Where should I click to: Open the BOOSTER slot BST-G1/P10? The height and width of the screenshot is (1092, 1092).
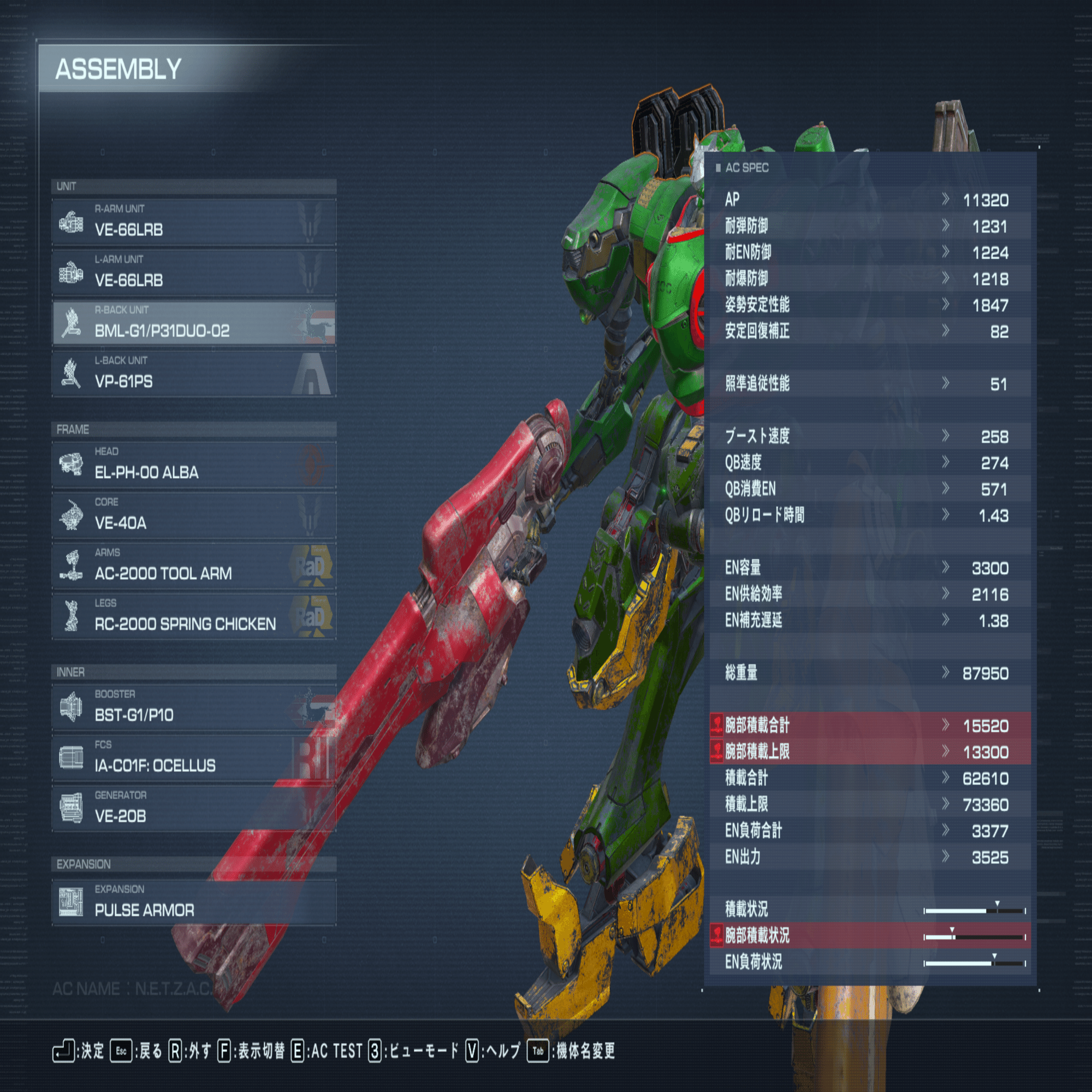click(194, 708)
